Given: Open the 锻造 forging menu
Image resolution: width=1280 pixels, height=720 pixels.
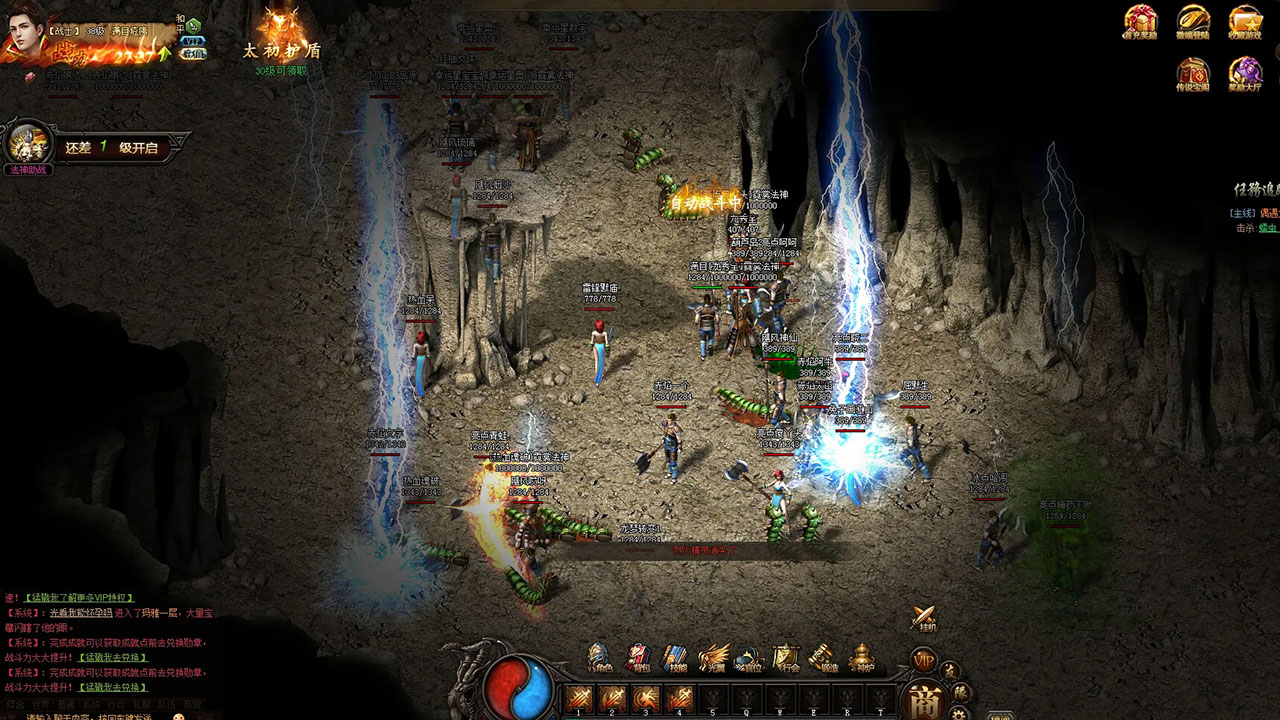Looking at the screenshot, I should 823,657.
